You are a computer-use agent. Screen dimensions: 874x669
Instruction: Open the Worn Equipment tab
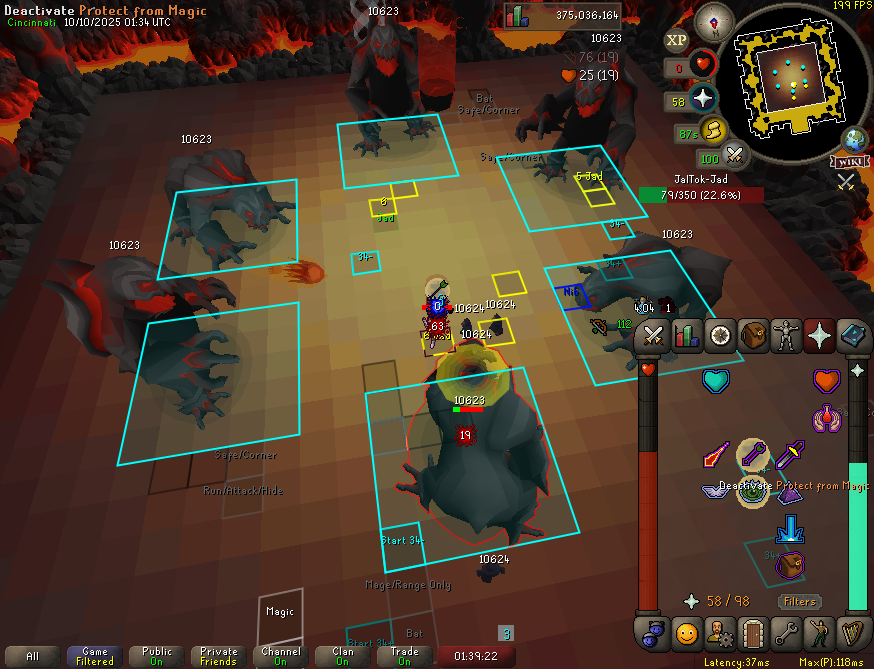(x=786, y=336)
